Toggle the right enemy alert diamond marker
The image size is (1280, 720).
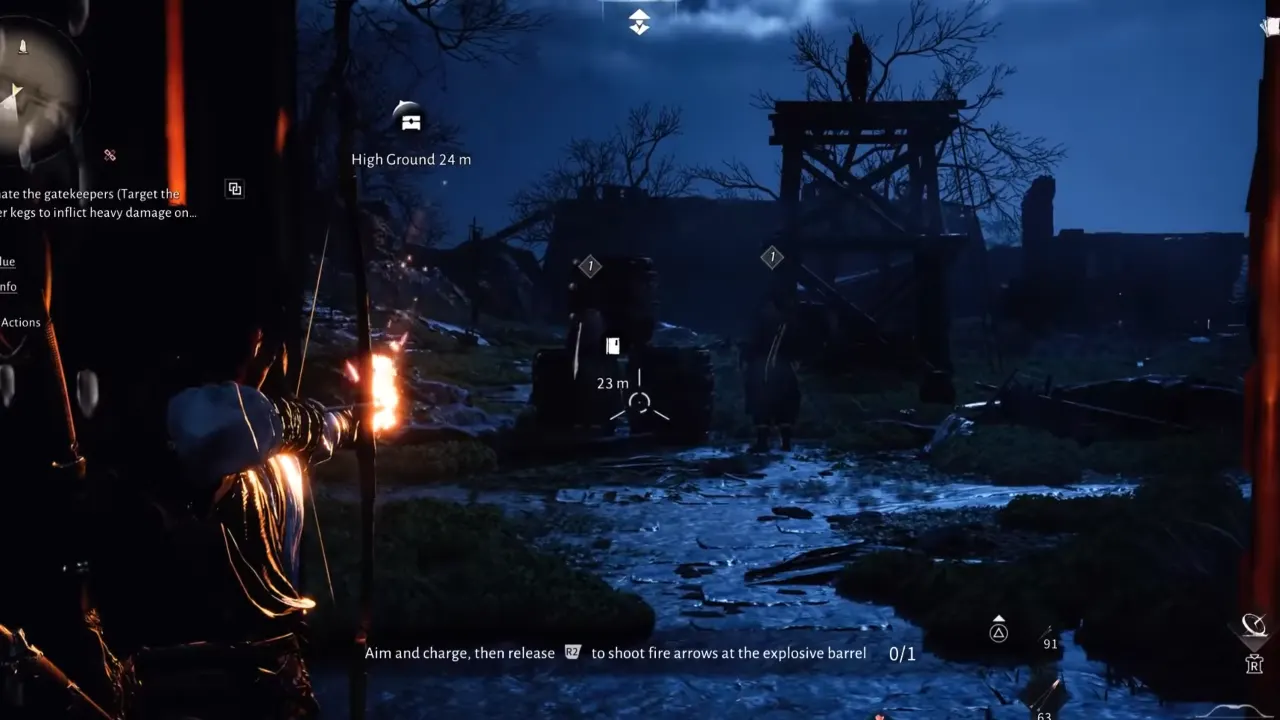(x=771, y=257)
